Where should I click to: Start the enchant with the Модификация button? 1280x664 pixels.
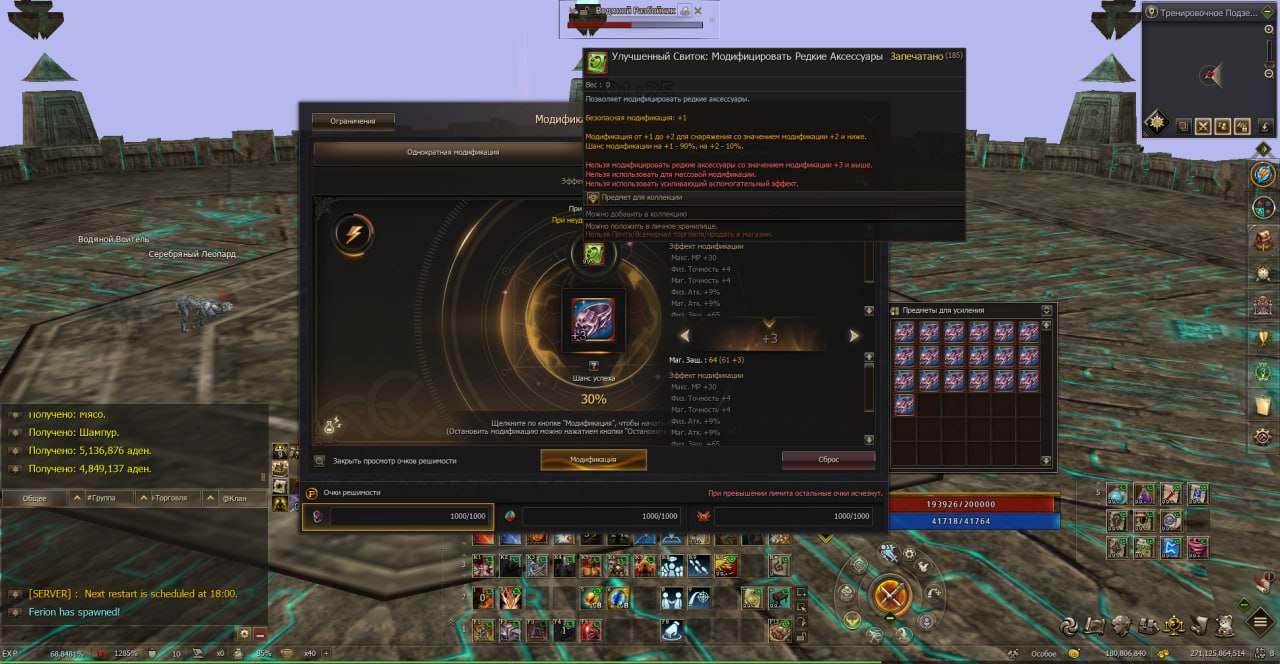tap(593, 460)
